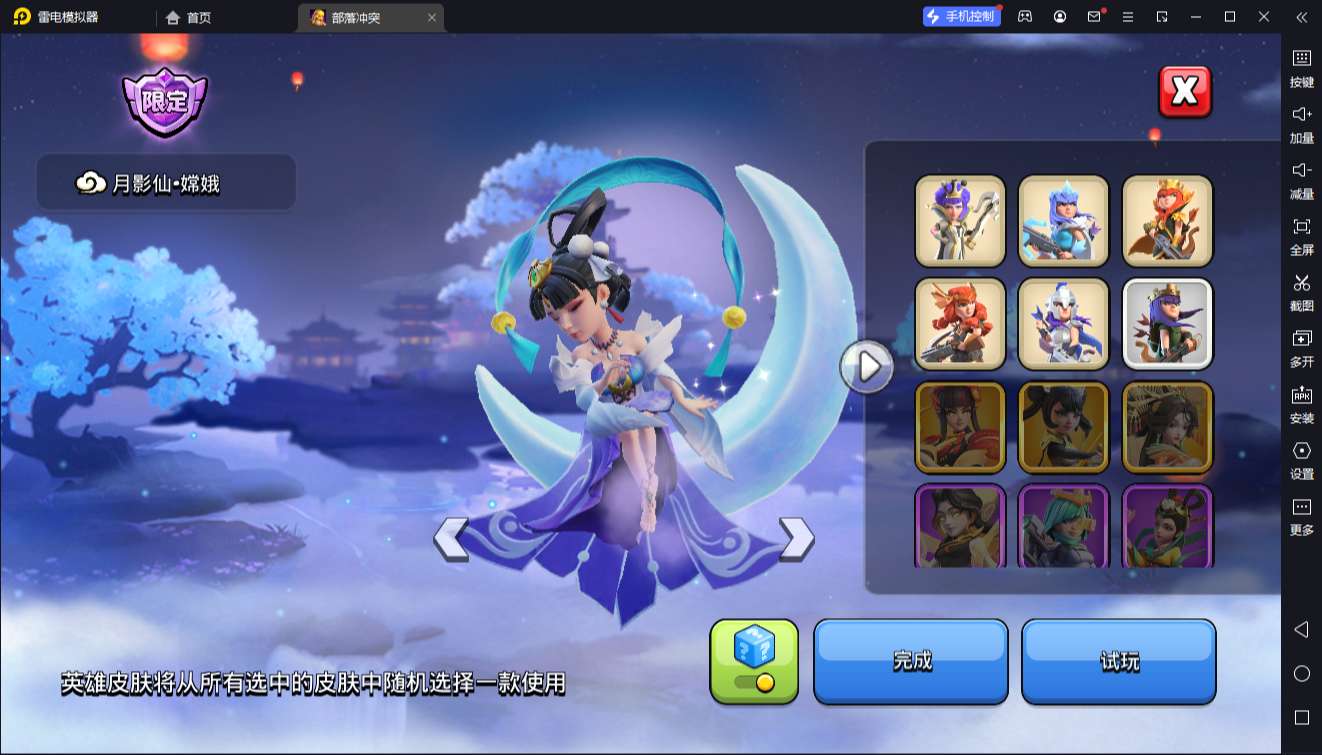Take a screenshot with the 截图 button
This screenshot has height=755, width=1322.
tap(1301, 291)
